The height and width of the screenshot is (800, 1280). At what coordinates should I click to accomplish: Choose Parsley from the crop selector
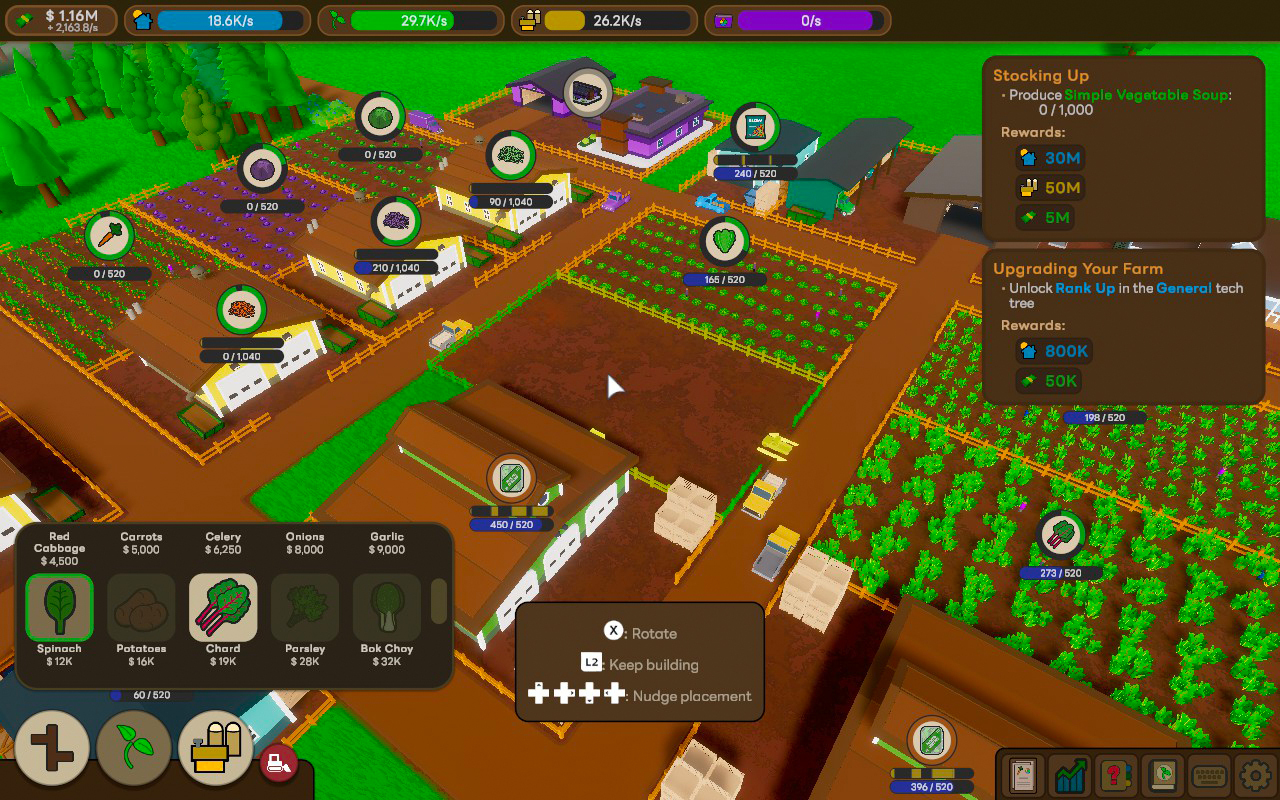[x=304, y=607]
